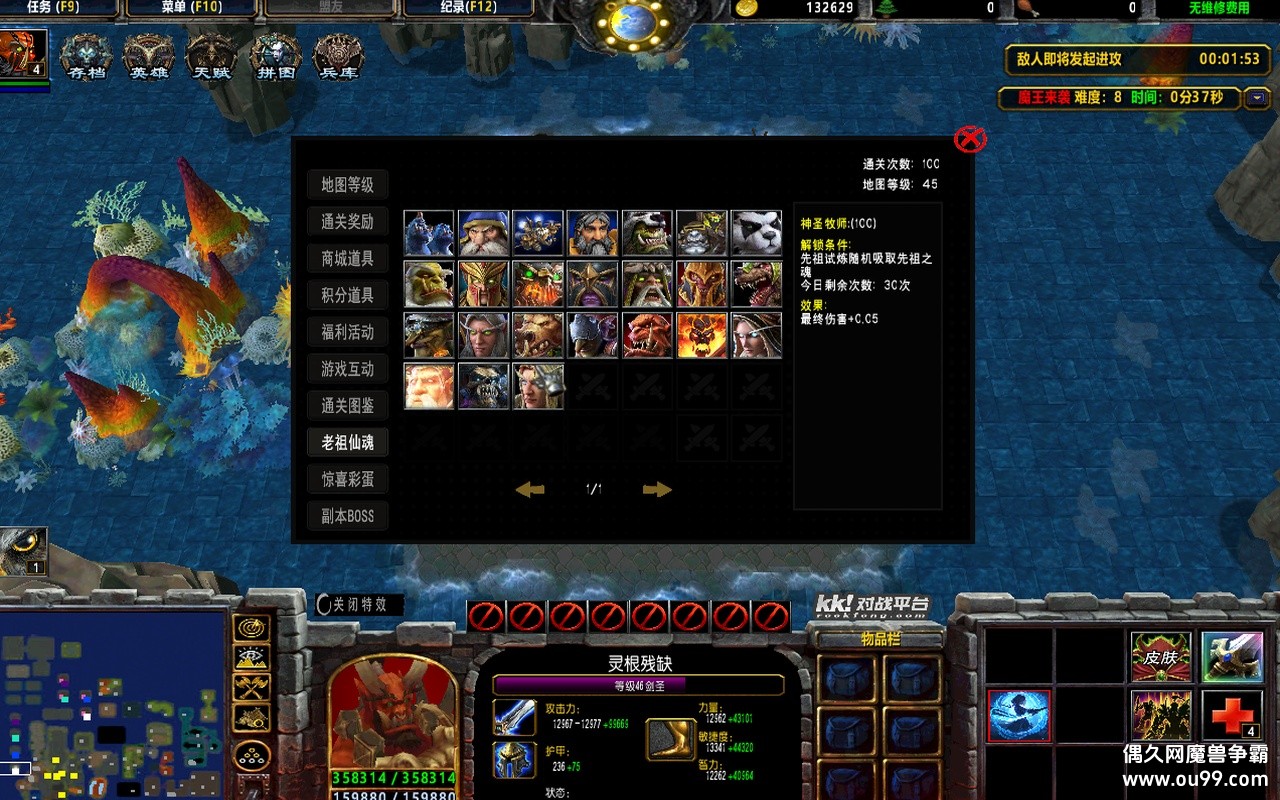The width and height of the screenshot is (1280, 800).
Task: Select the 老祖仙魂 tab
Action: click(x=347, y=442)
